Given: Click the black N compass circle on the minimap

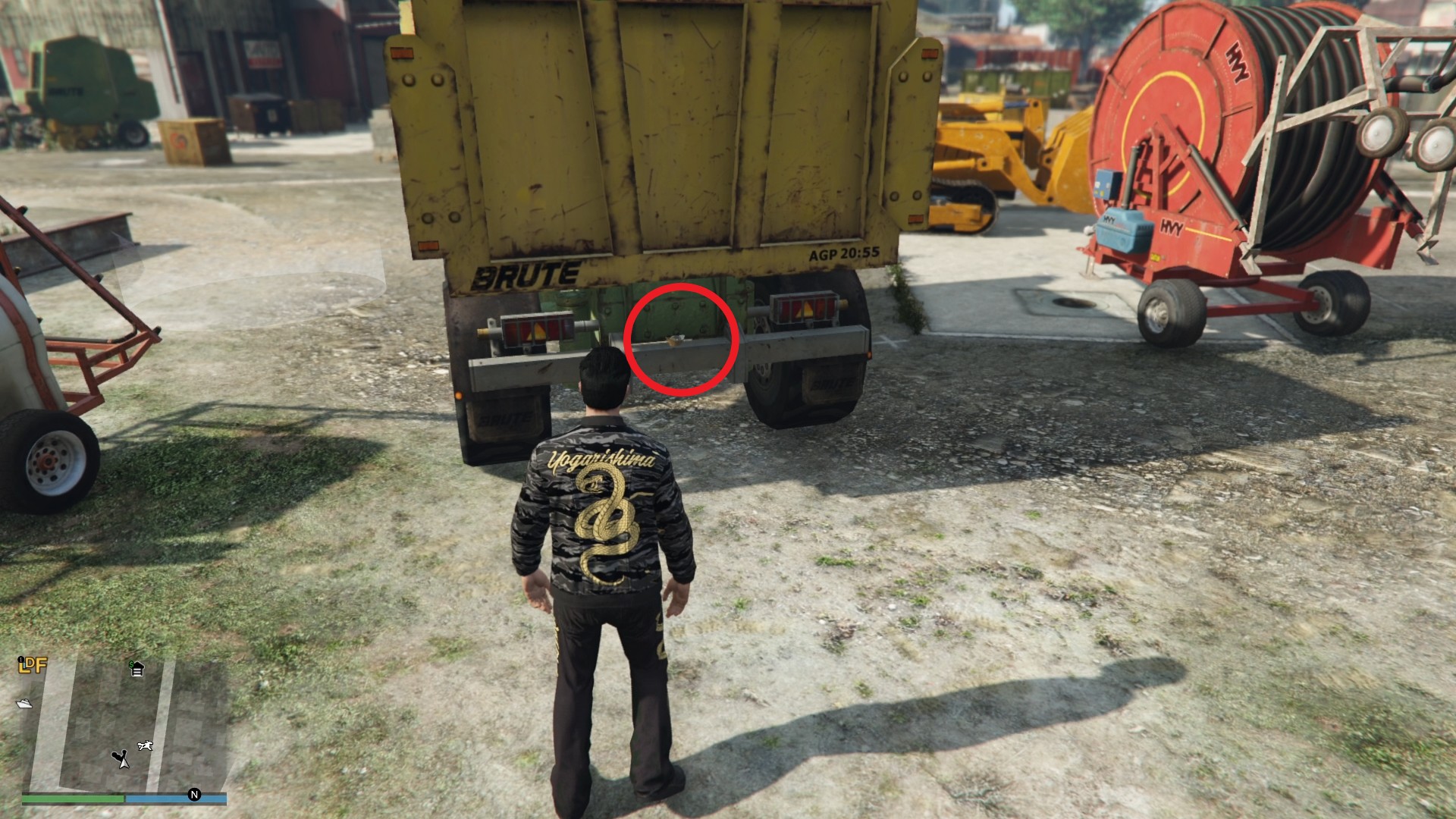Looking at the screenshot, I should (195, 795).
